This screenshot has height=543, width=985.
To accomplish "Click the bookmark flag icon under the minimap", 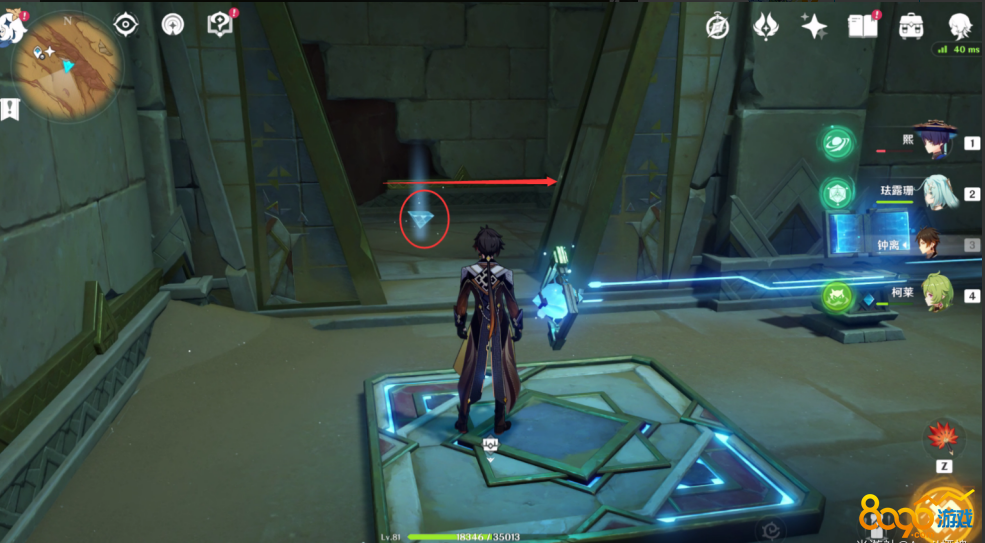I will click(x=11, y=109).
